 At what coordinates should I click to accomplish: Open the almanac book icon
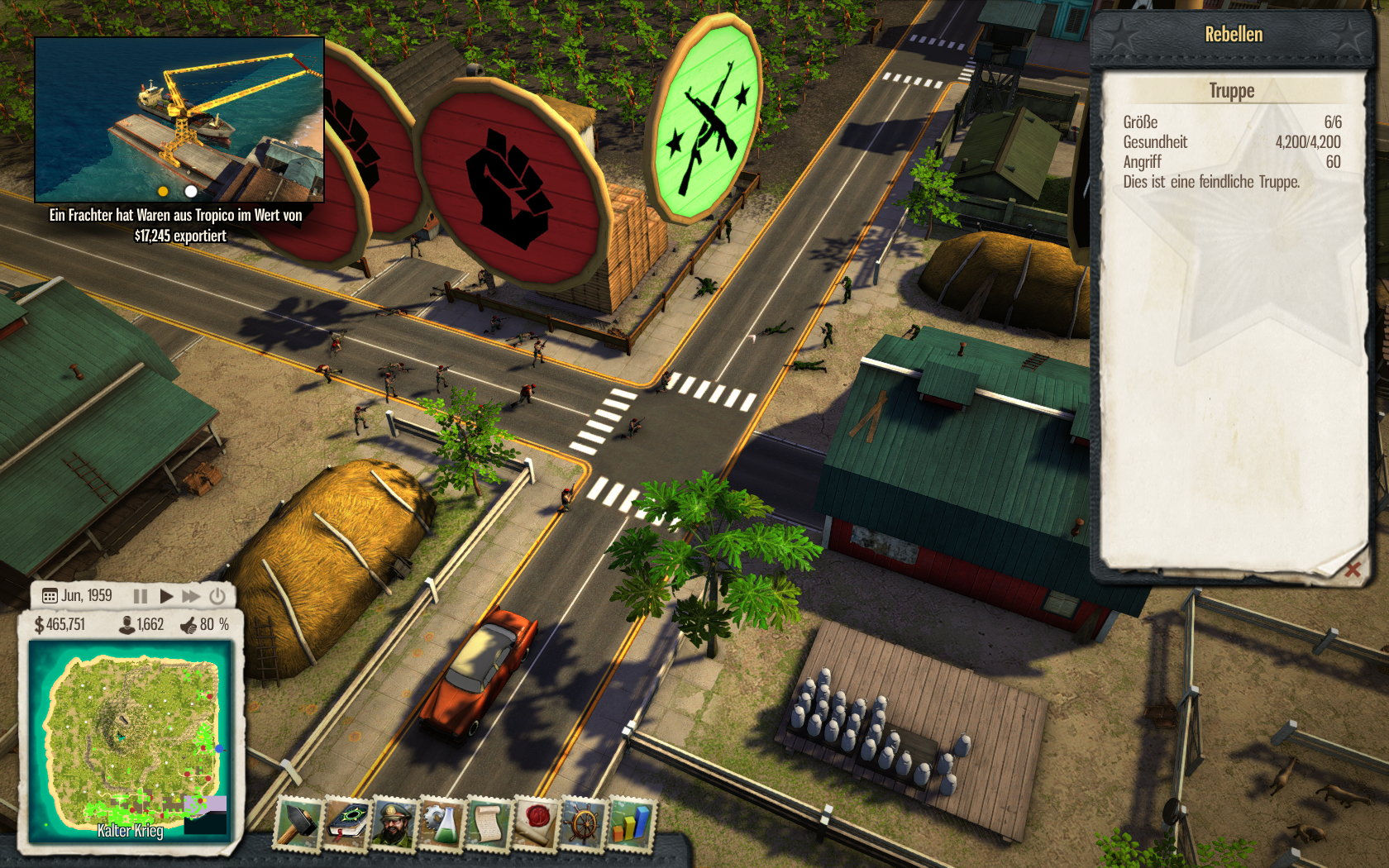346,823
